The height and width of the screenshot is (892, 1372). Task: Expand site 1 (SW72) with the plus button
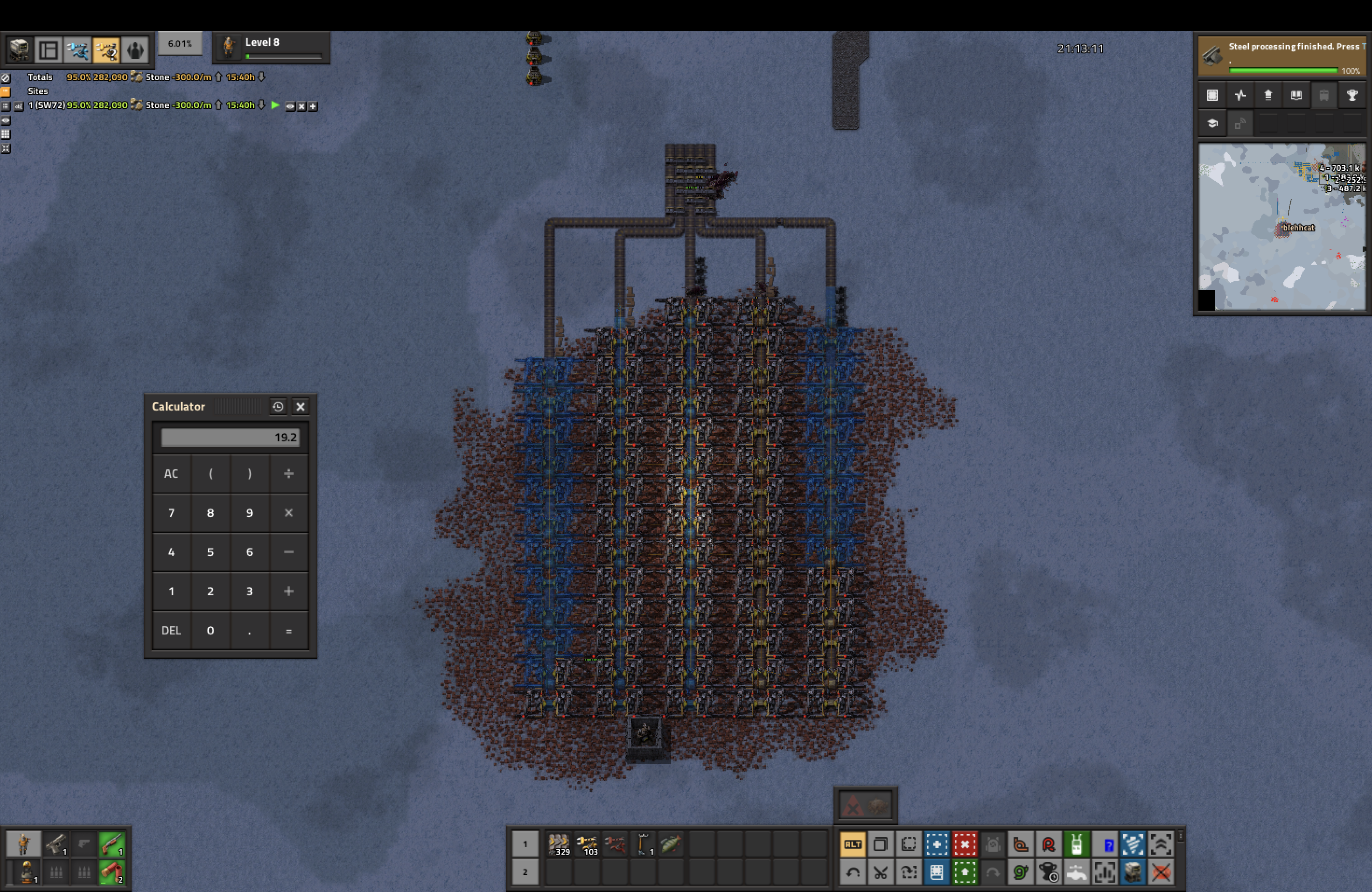pyautogui.click(x=313, y=106)
